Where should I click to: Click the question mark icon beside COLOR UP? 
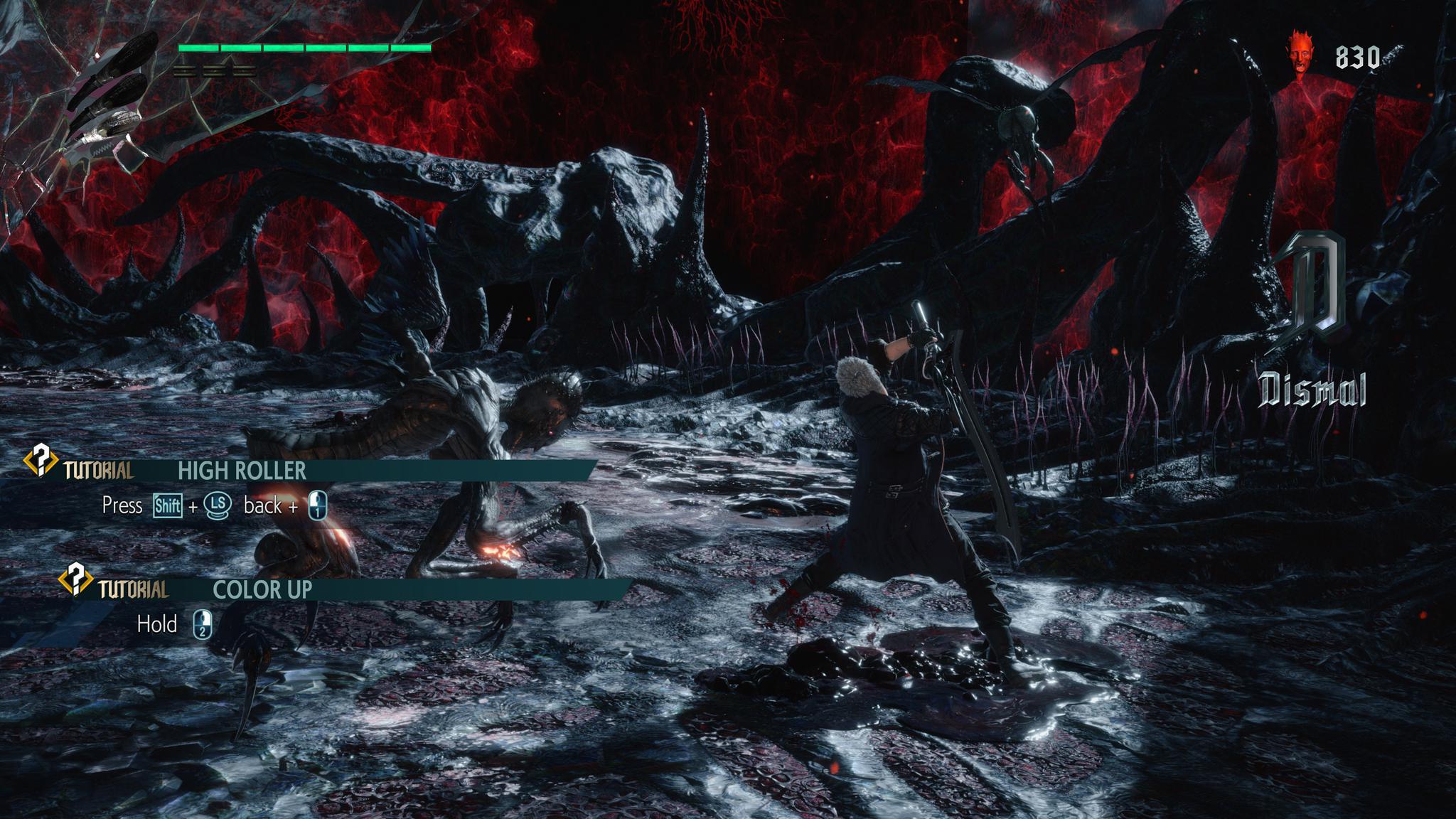click(x=75, y=579)
